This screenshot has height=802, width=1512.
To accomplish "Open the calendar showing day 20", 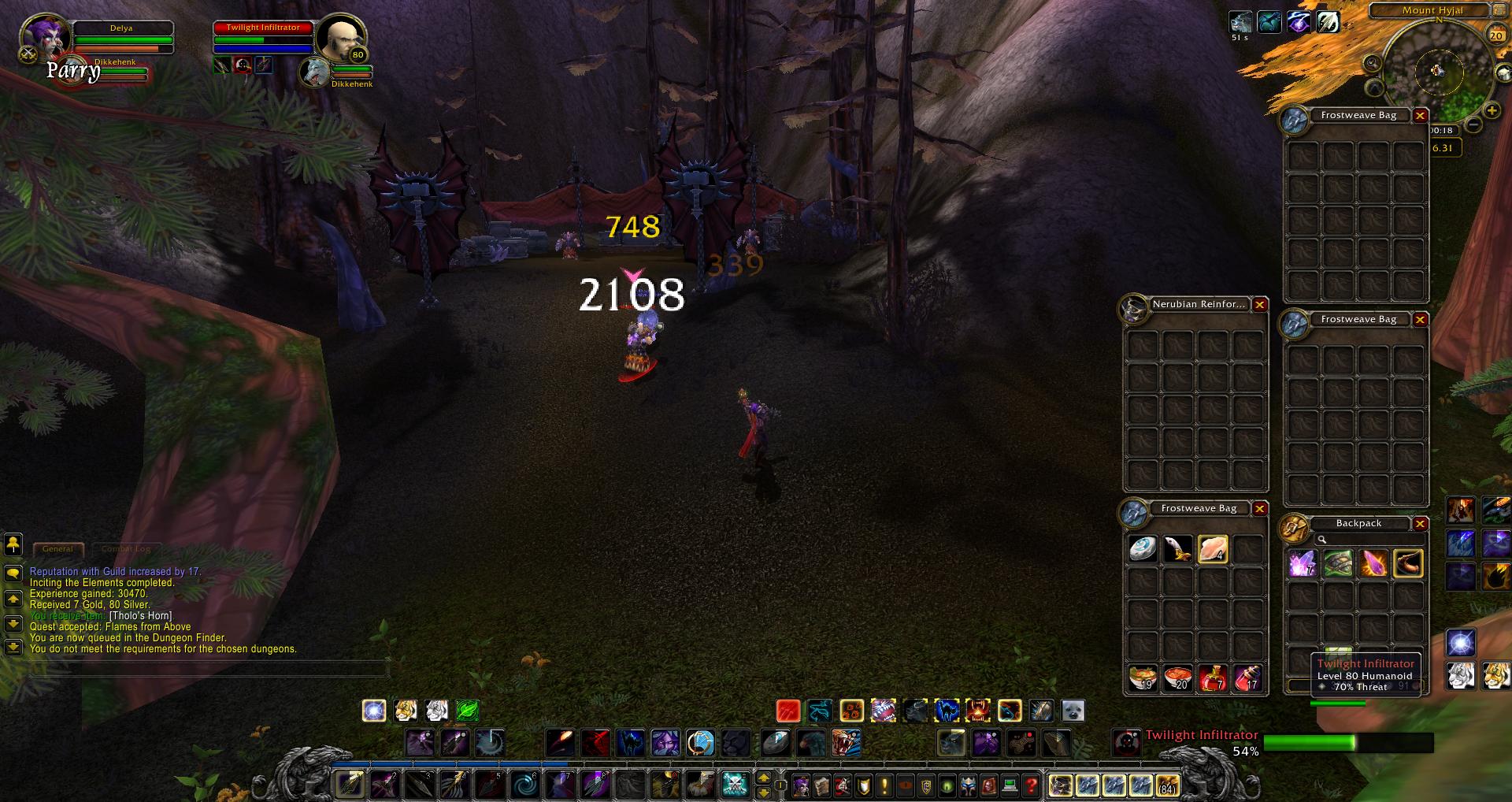I will tap(1495, 35).
